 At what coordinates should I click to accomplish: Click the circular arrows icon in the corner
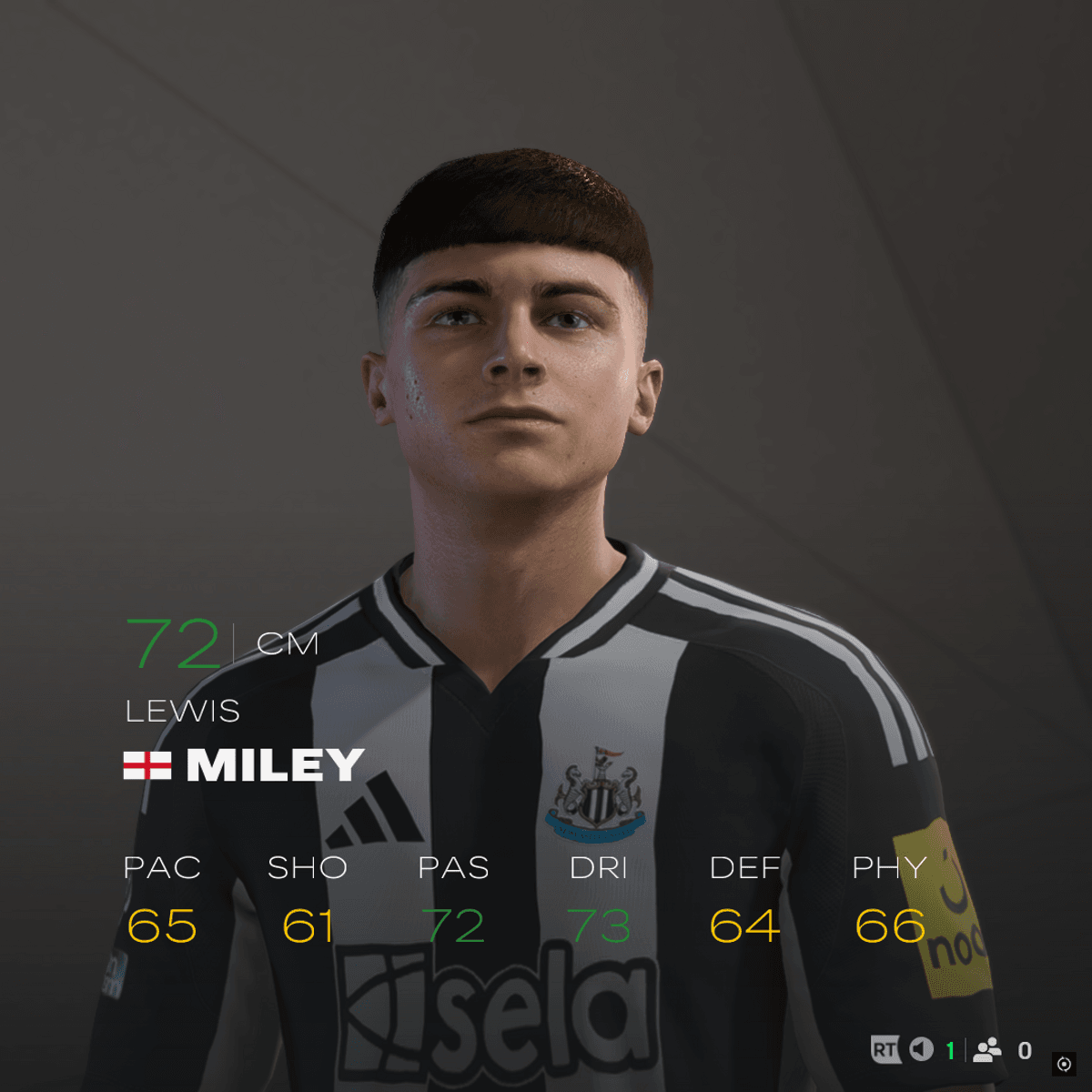pyautogui.click(x=1064, y=1064)
